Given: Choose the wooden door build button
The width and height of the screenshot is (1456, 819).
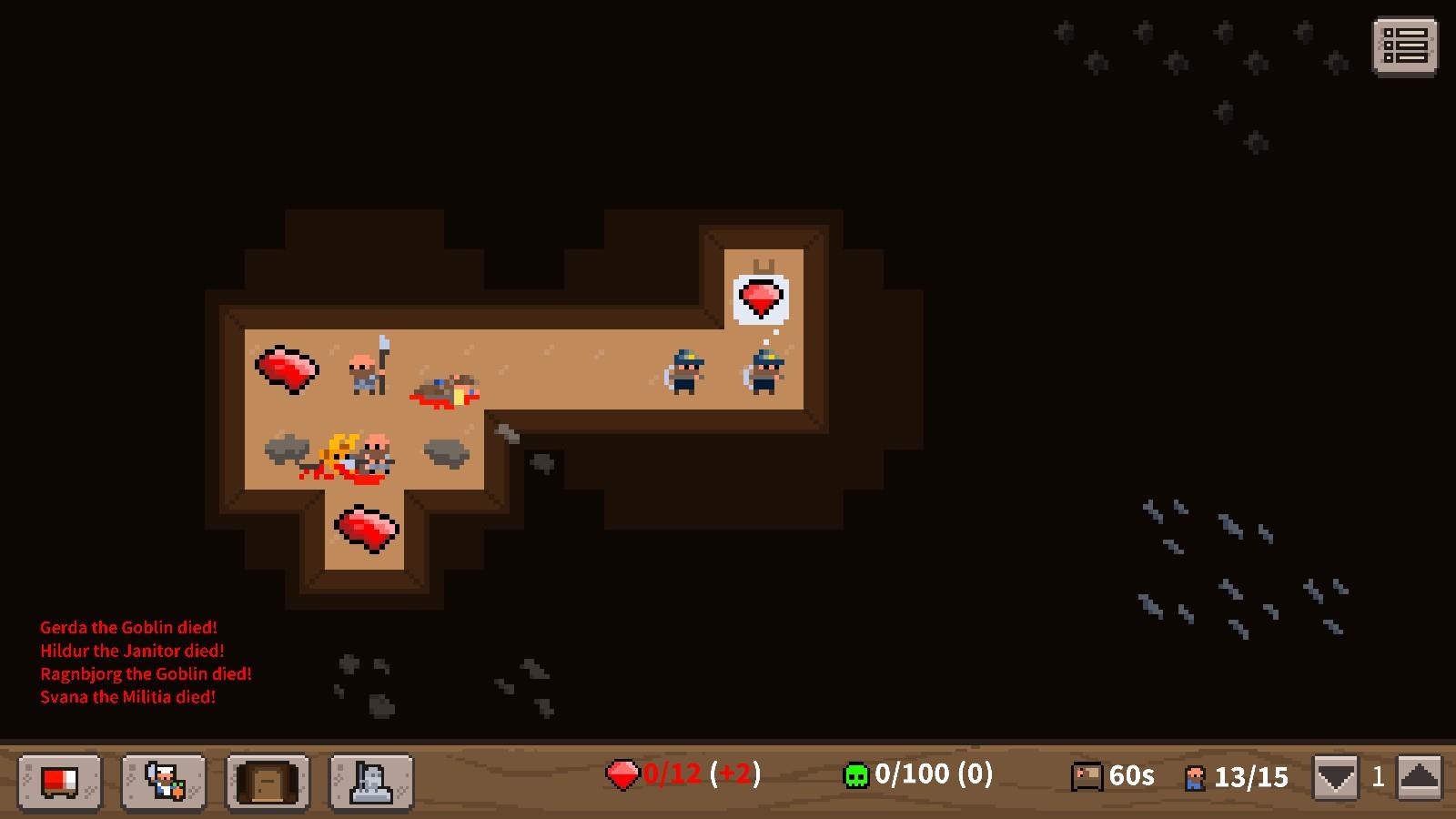Looking at the screenshot, I should (x=268, y=781).
